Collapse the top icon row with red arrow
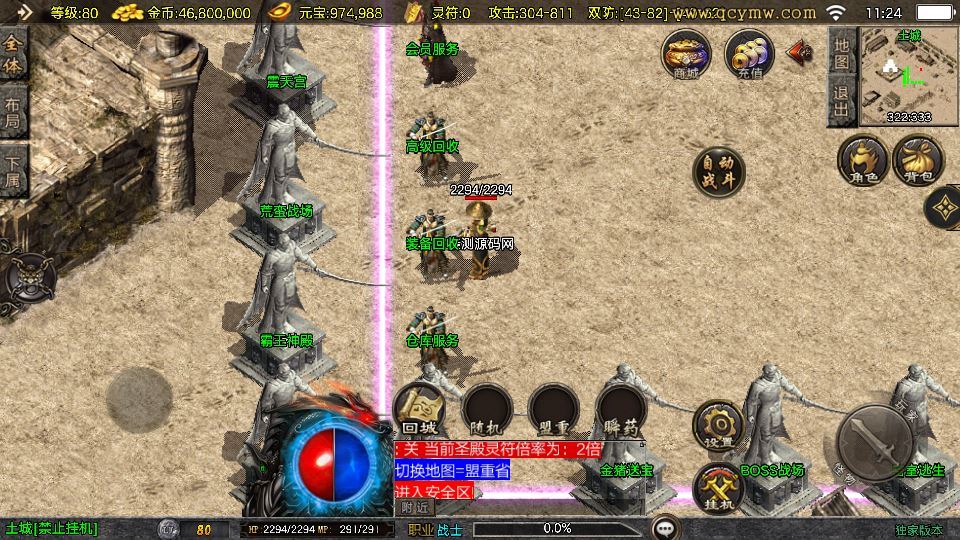The height and width of the screenshot is (540, 960). (800, 52)
